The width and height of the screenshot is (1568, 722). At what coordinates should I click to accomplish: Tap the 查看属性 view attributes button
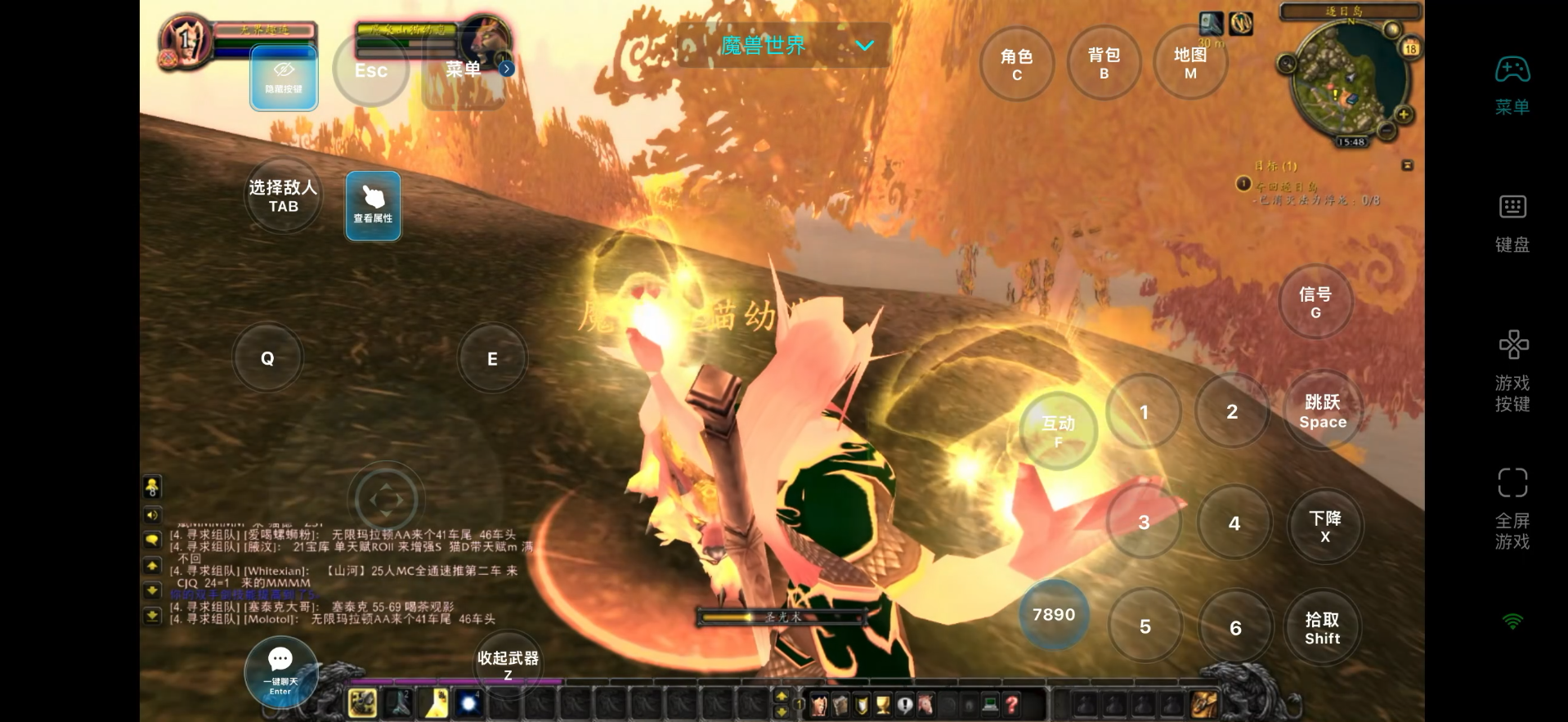[x=373, y=205]
